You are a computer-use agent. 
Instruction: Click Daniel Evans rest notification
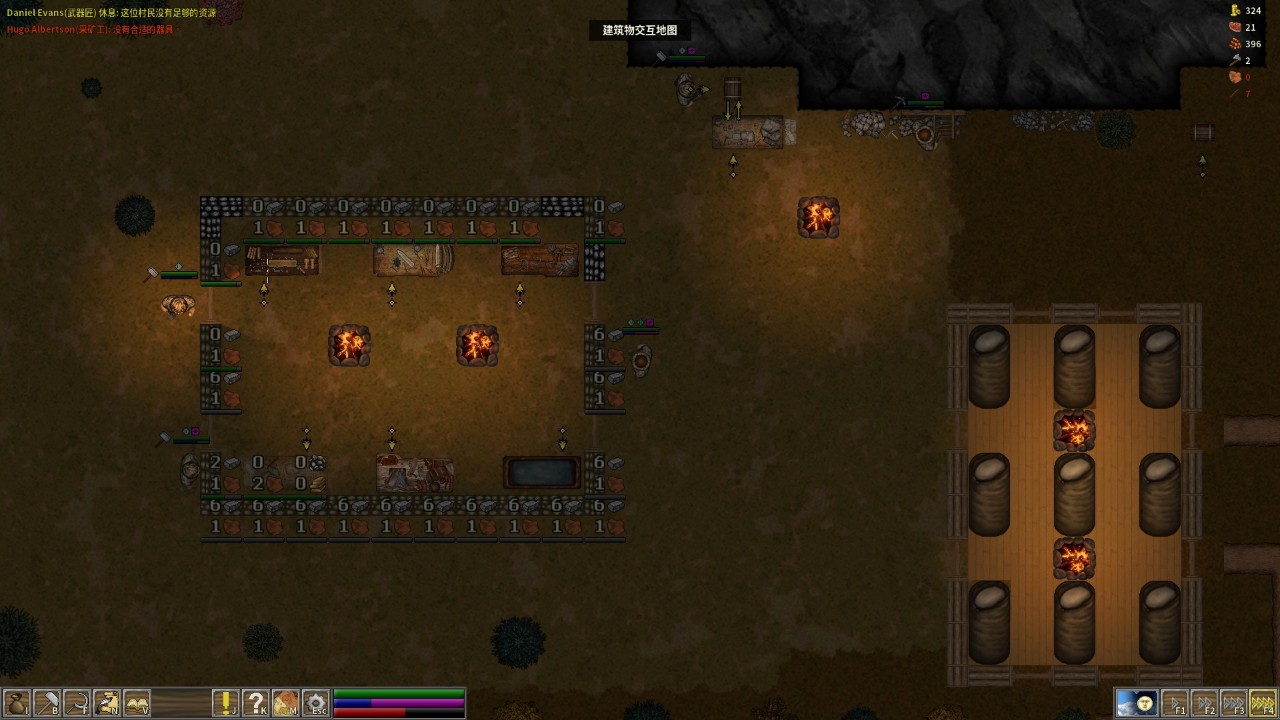click(x=110, y=14)
